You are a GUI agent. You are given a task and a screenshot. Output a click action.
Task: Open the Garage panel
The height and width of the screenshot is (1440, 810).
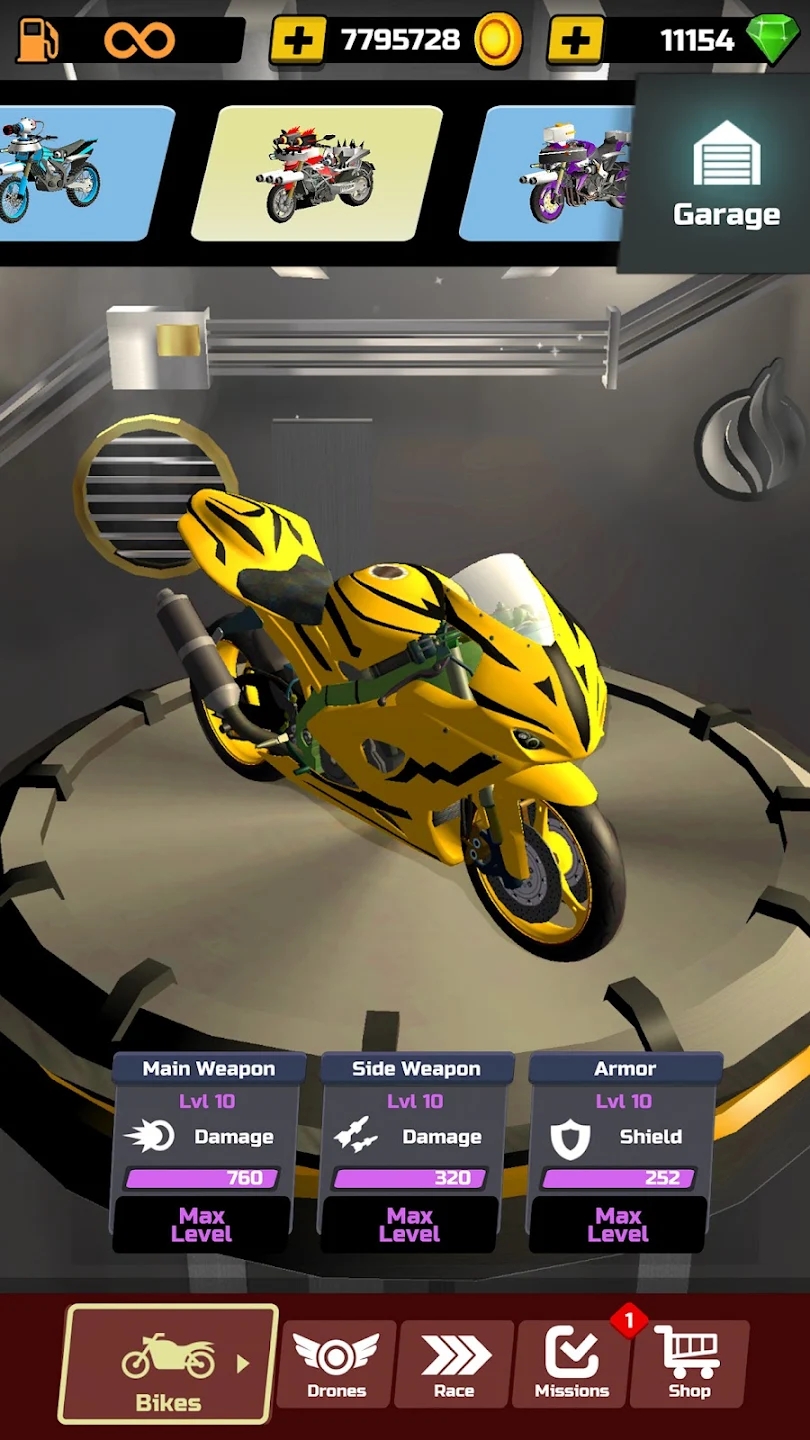point(726,175)
